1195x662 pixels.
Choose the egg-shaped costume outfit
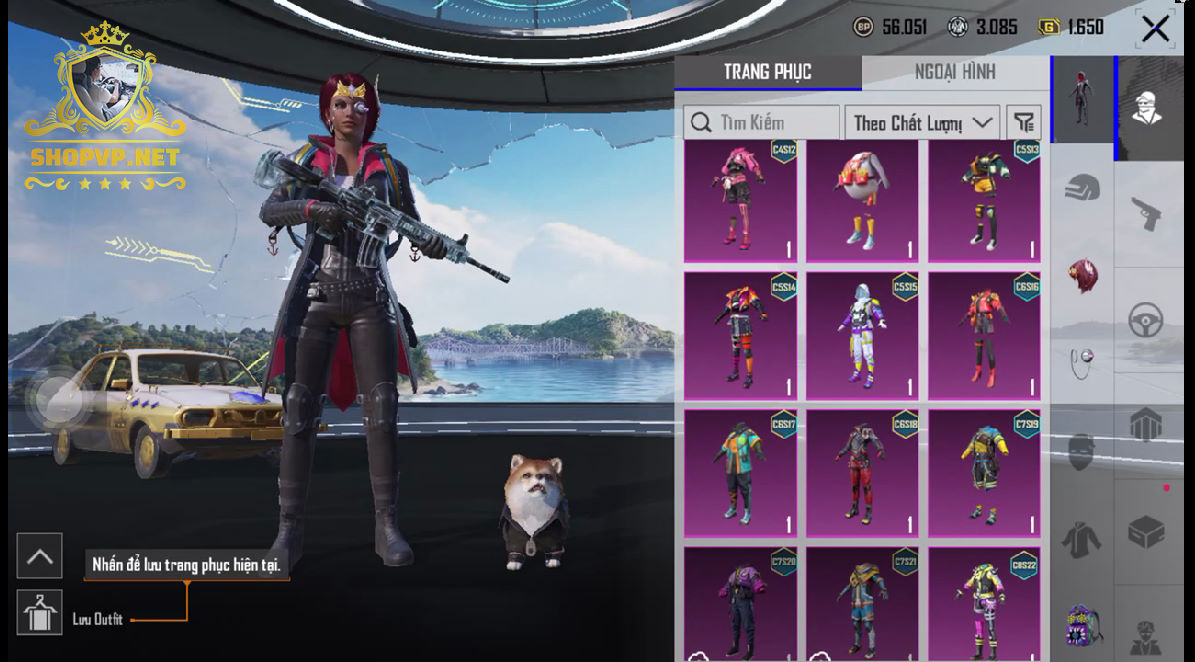coord(862,202)
